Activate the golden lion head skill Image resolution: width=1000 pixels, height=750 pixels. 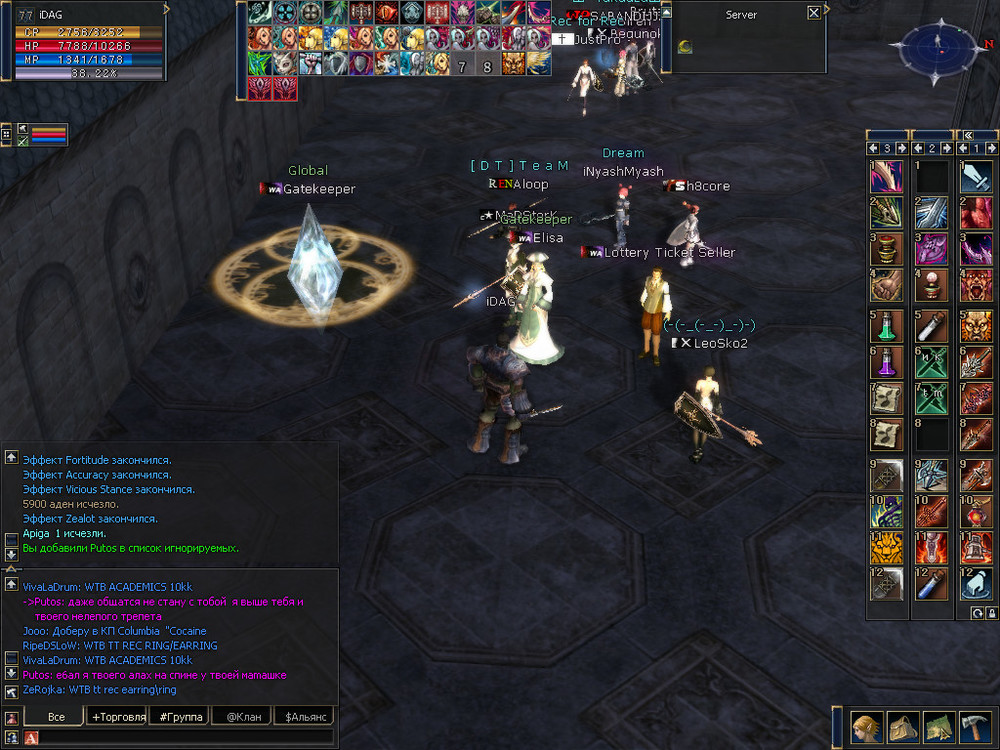click(x=887, y=547)
